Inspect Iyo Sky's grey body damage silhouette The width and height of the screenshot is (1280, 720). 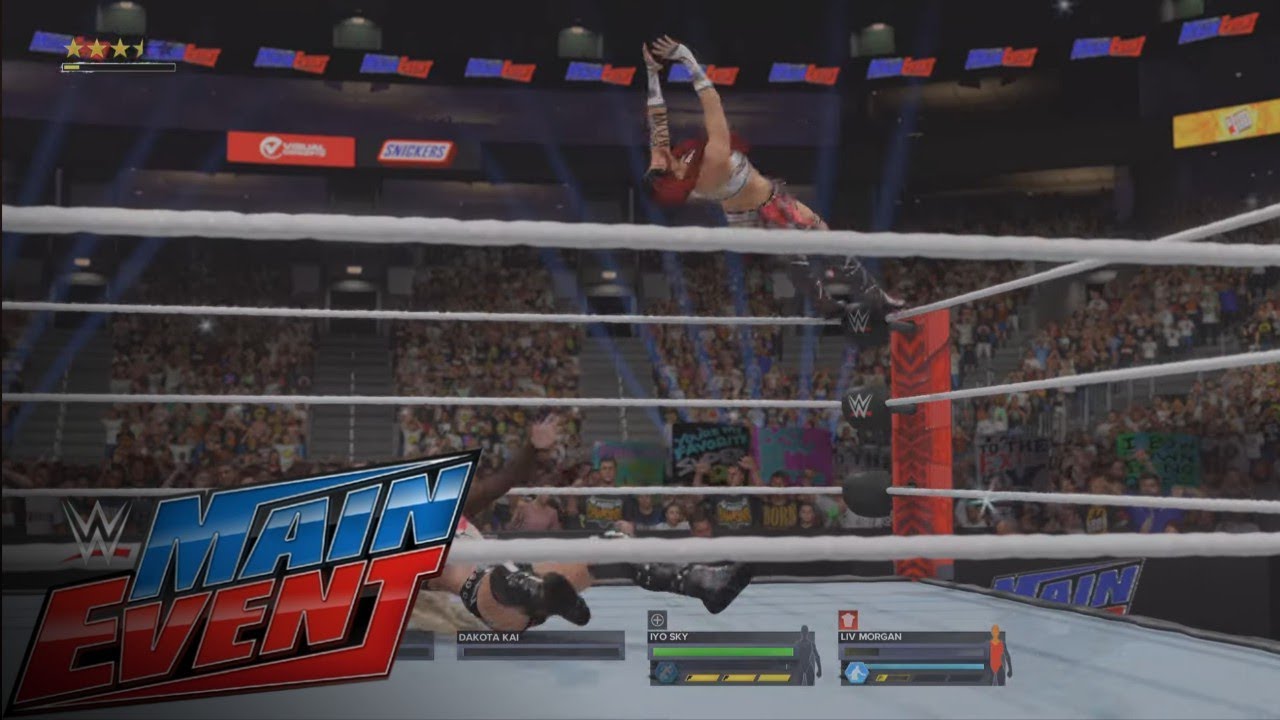806,655
